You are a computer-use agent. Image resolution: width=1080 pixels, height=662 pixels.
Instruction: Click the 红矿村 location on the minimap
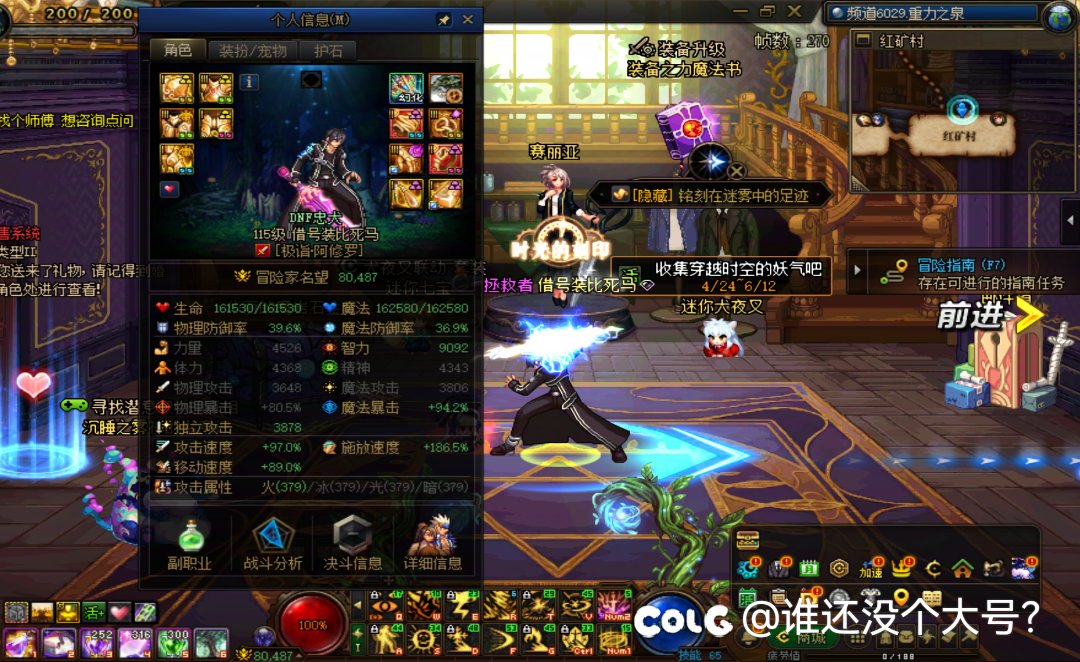tap(963, 129)
